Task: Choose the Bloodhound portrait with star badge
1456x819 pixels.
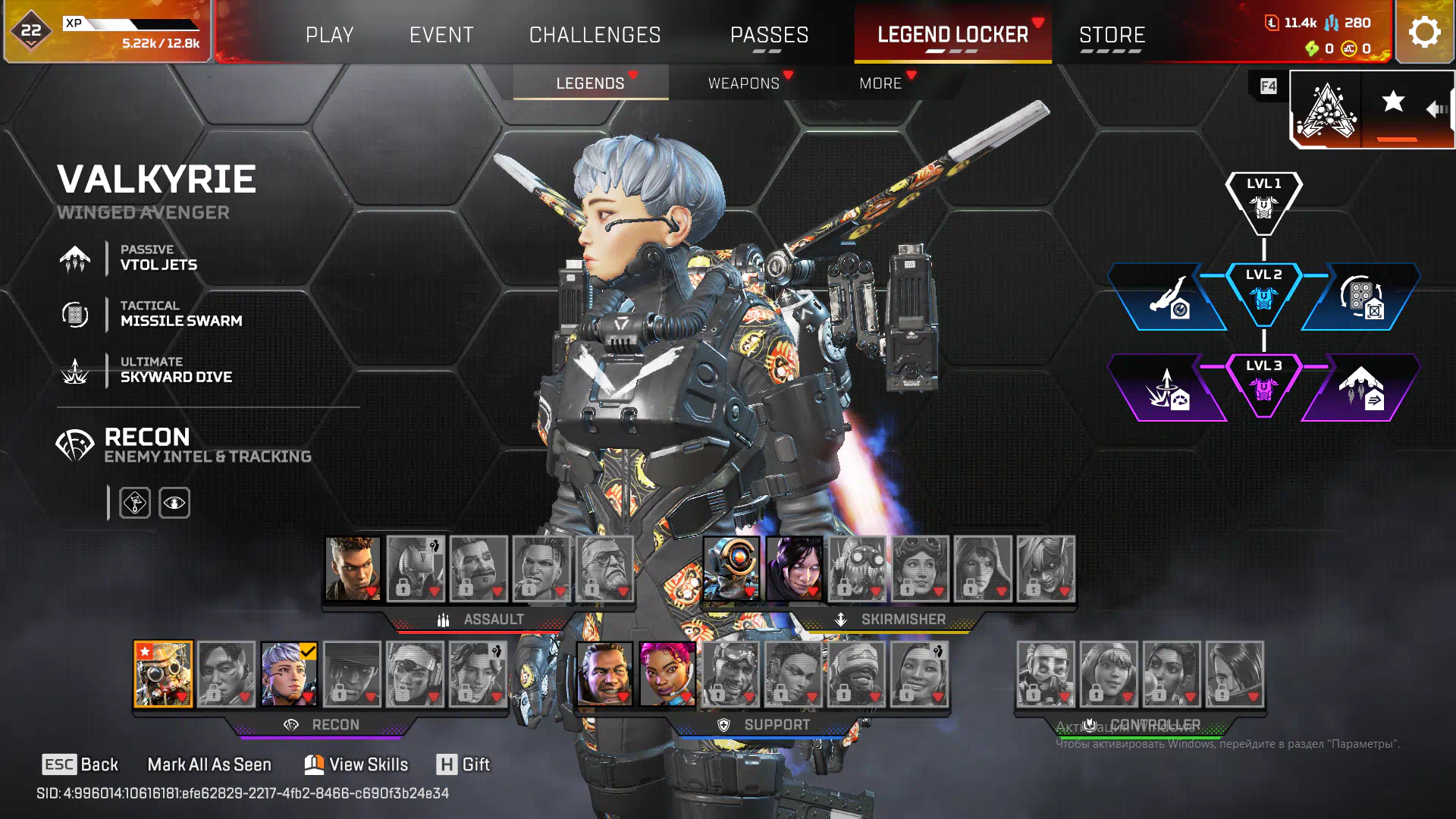Action: (x=163, y=674)
